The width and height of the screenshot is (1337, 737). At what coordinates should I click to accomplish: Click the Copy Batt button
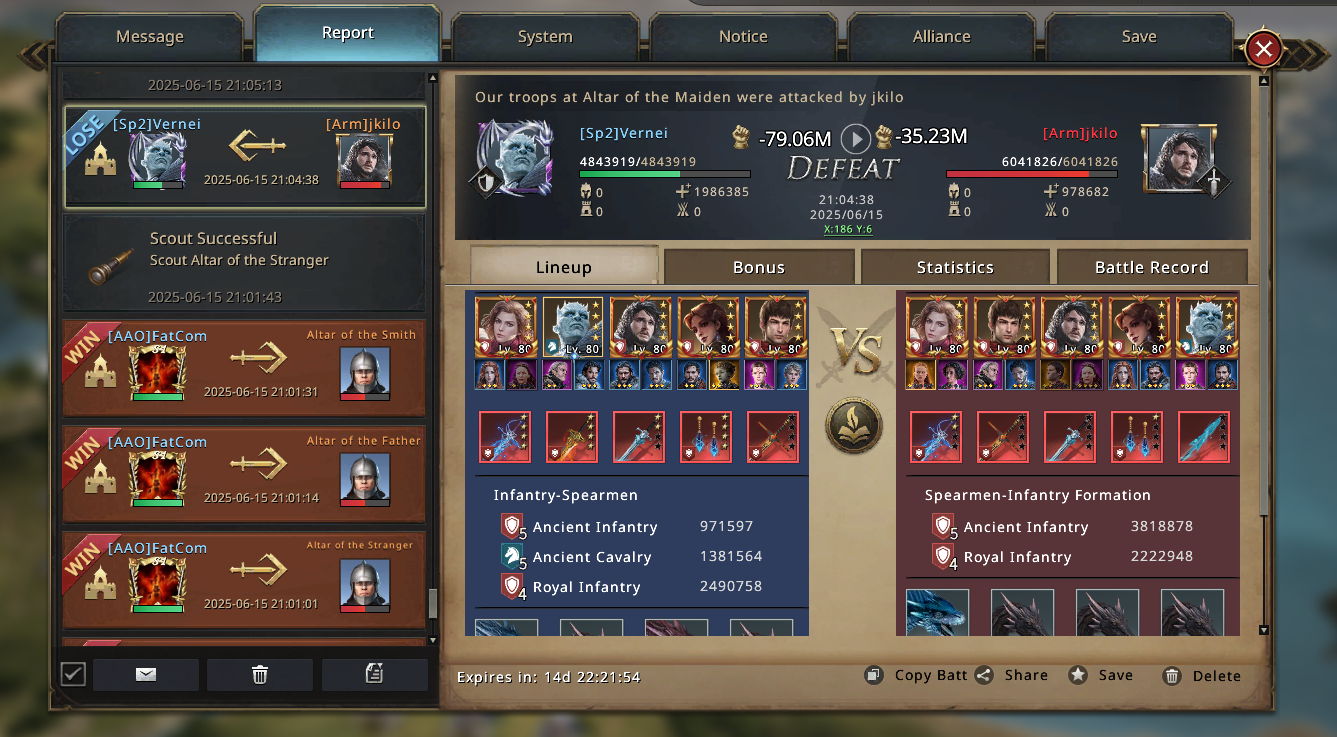(917, 675)
